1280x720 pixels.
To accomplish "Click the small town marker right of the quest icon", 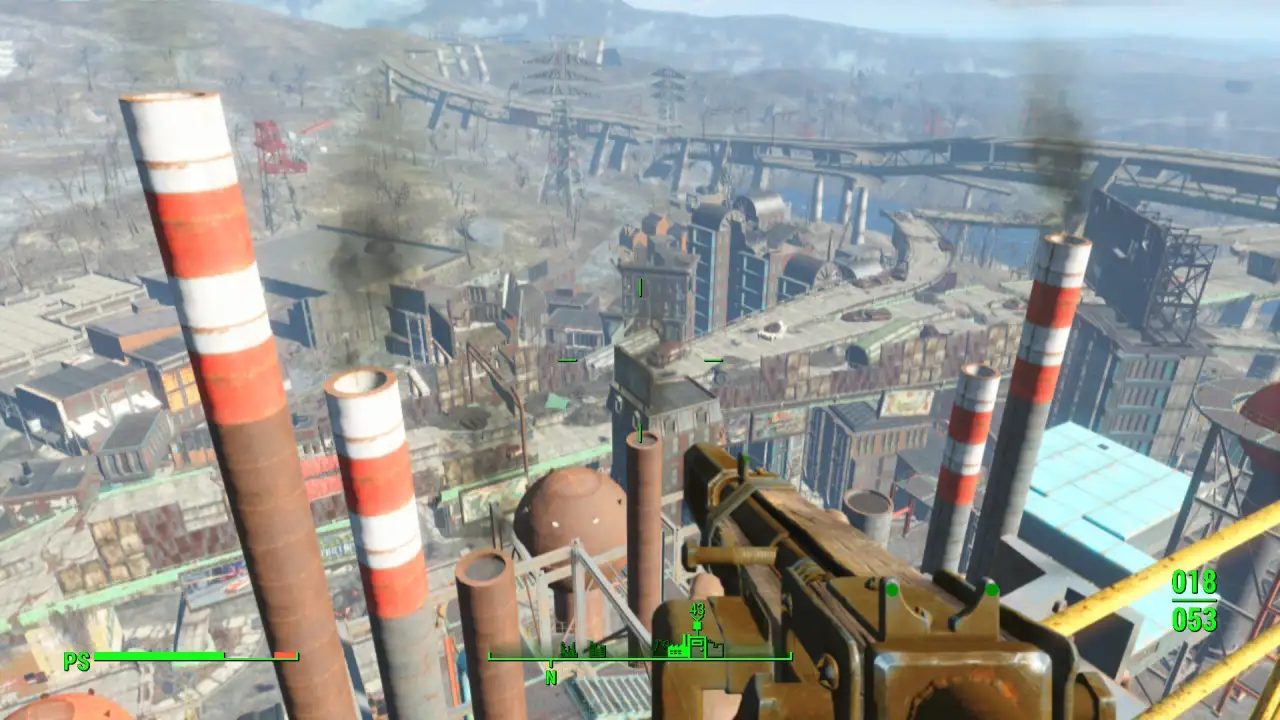I will 716,650.
